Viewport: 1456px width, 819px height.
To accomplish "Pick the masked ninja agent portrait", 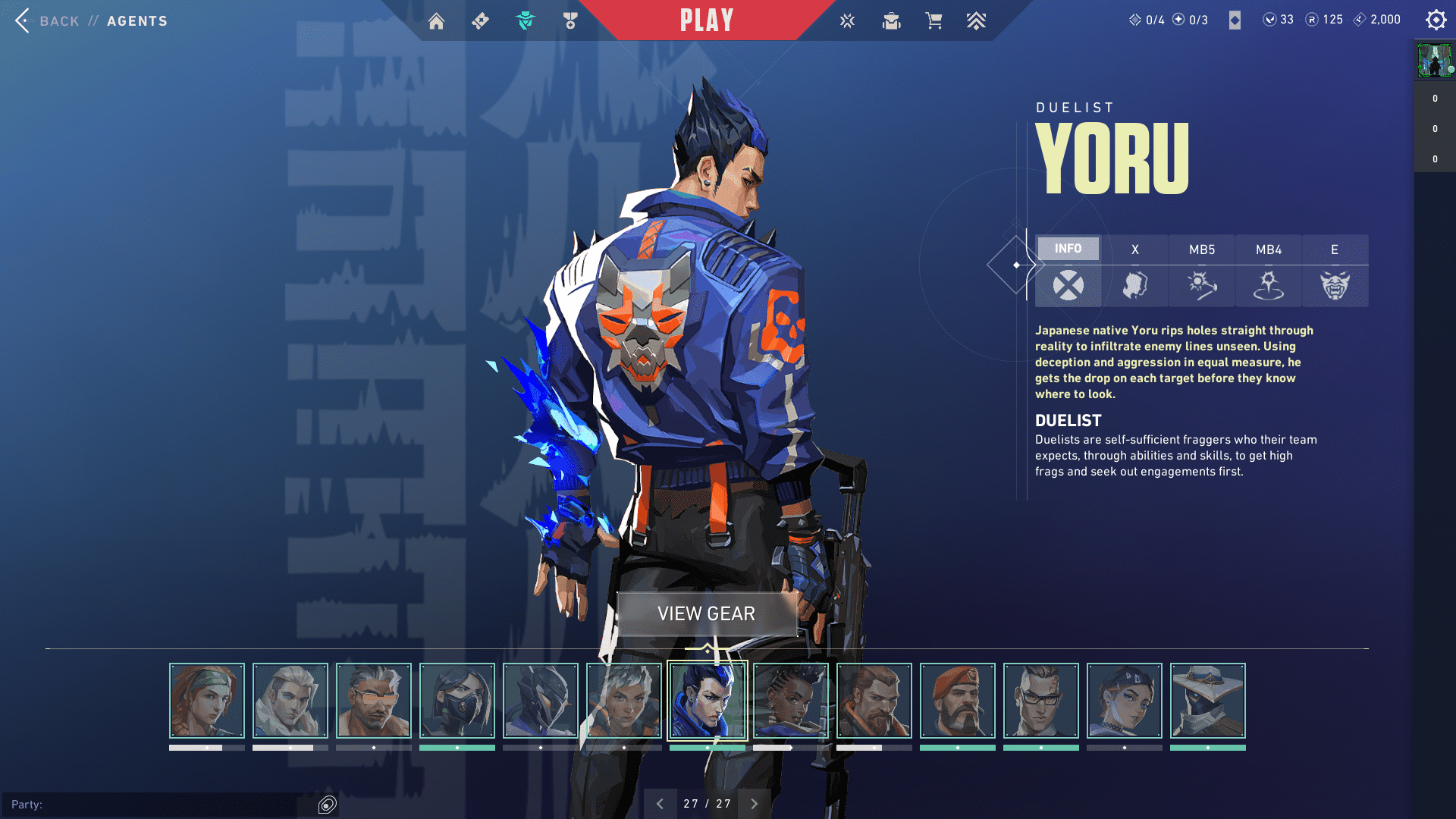I will 457,701.
